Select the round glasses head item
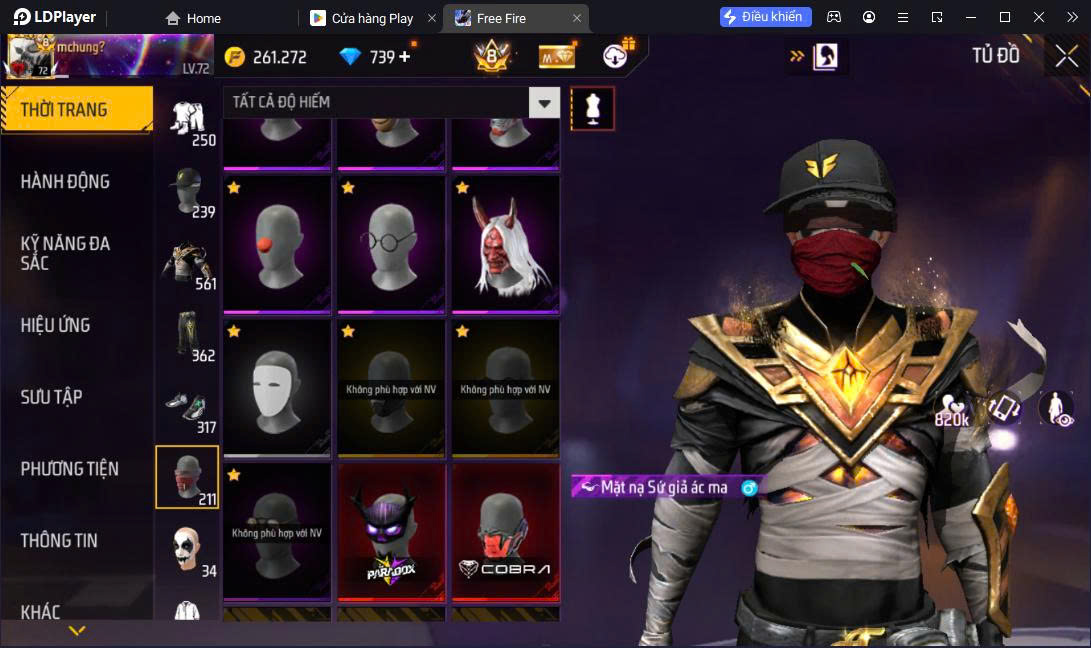Screen dimensions: 1091x648 point(391,244)
